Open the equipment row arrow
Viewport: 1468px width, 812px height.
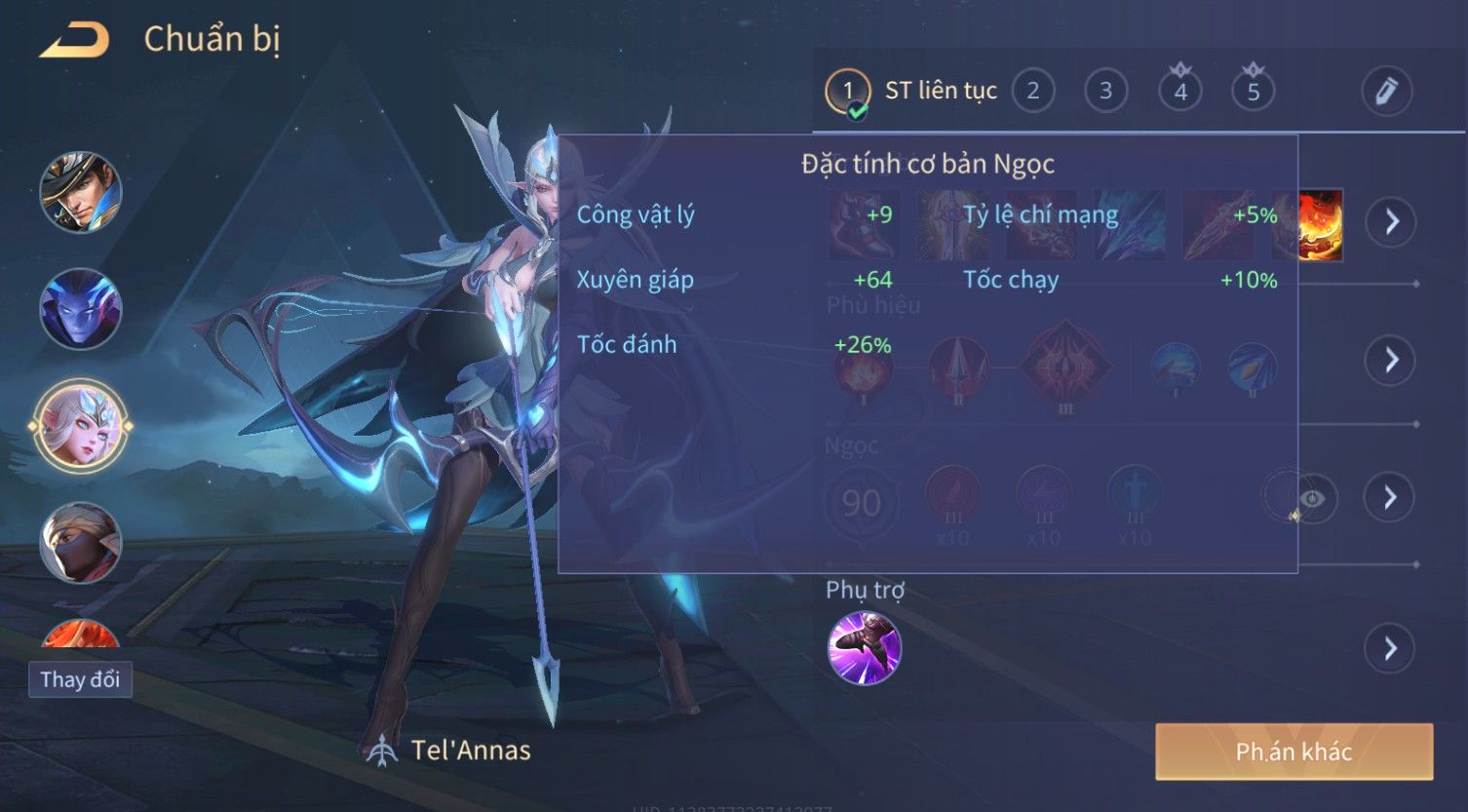point(1390,222)
